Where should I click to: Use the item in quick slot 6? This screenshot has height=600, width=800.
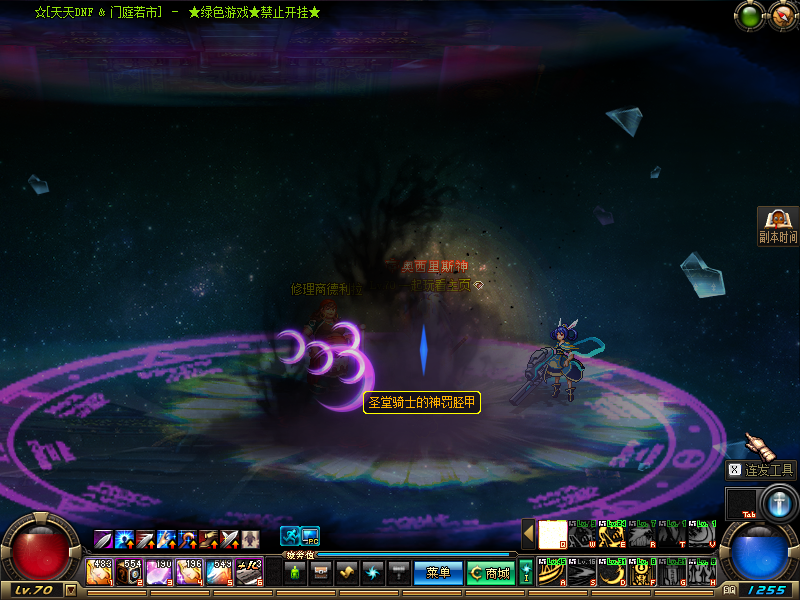tap(249, 572)
